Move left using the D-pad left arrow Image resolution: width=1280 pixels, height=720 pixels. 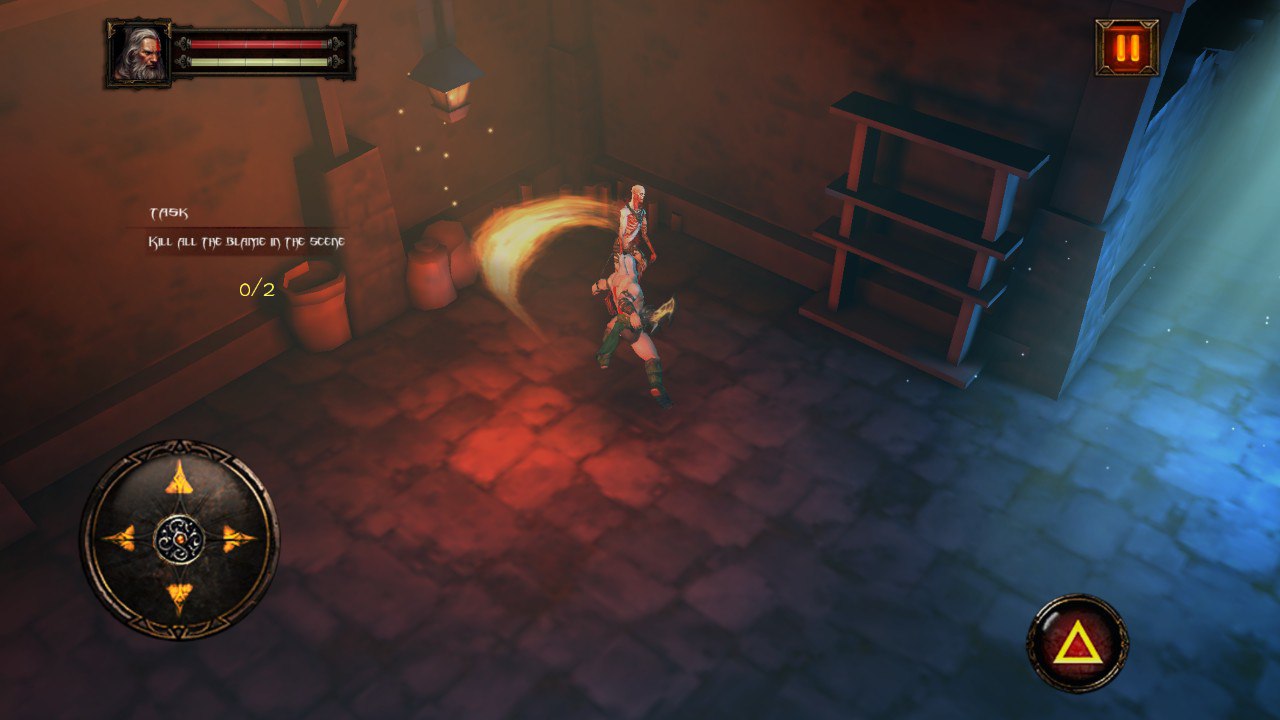pos(120,539)
